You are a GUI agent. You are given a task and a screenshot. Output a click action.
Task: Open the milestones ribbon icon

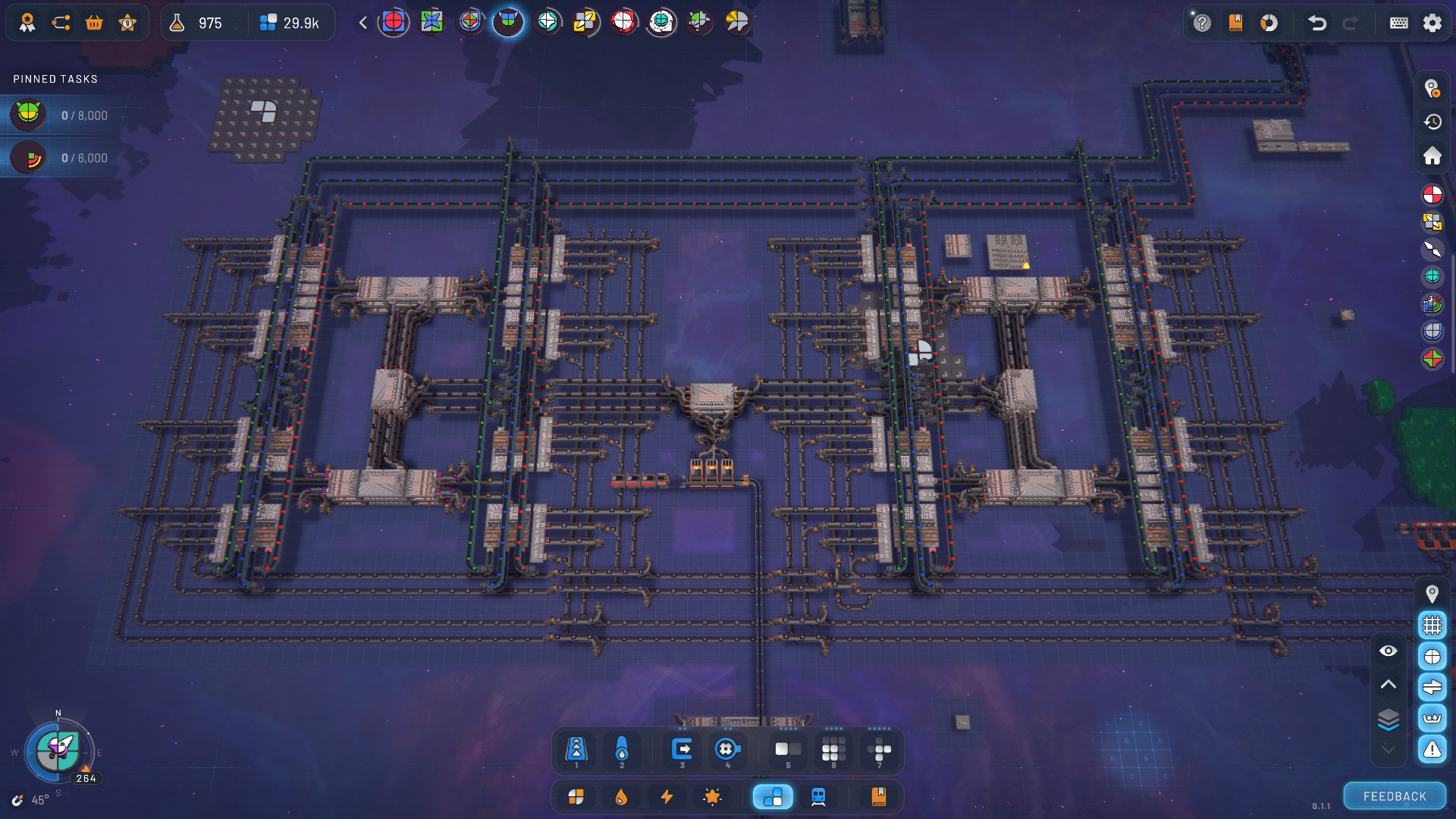tap(27, 23)
